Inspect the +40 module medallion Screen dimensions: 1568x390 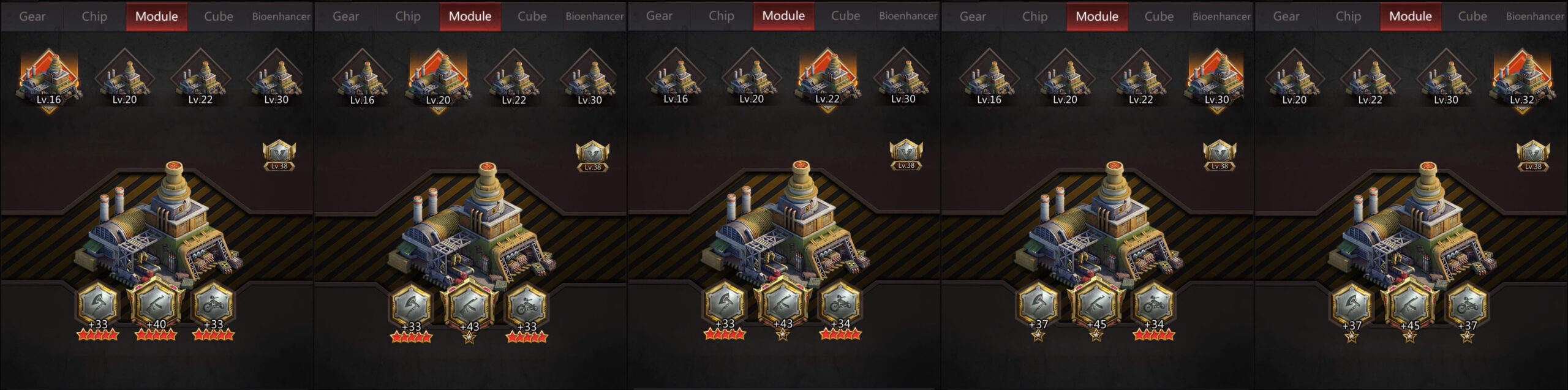coord(156,304)
